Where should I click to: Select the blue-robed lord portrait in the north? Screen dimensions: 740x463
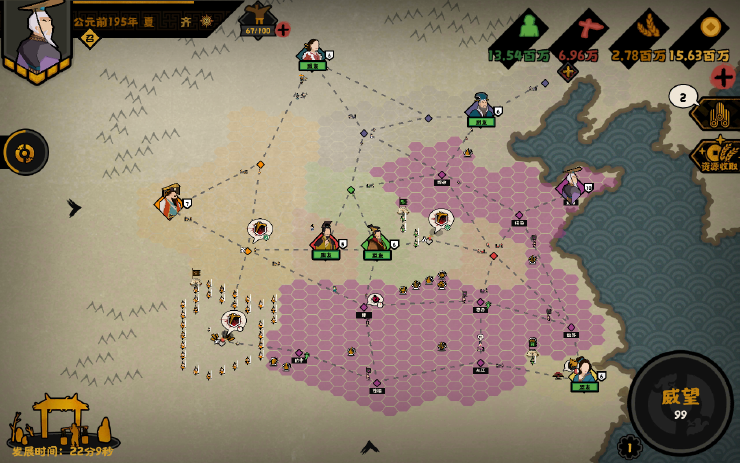[481, 106]
